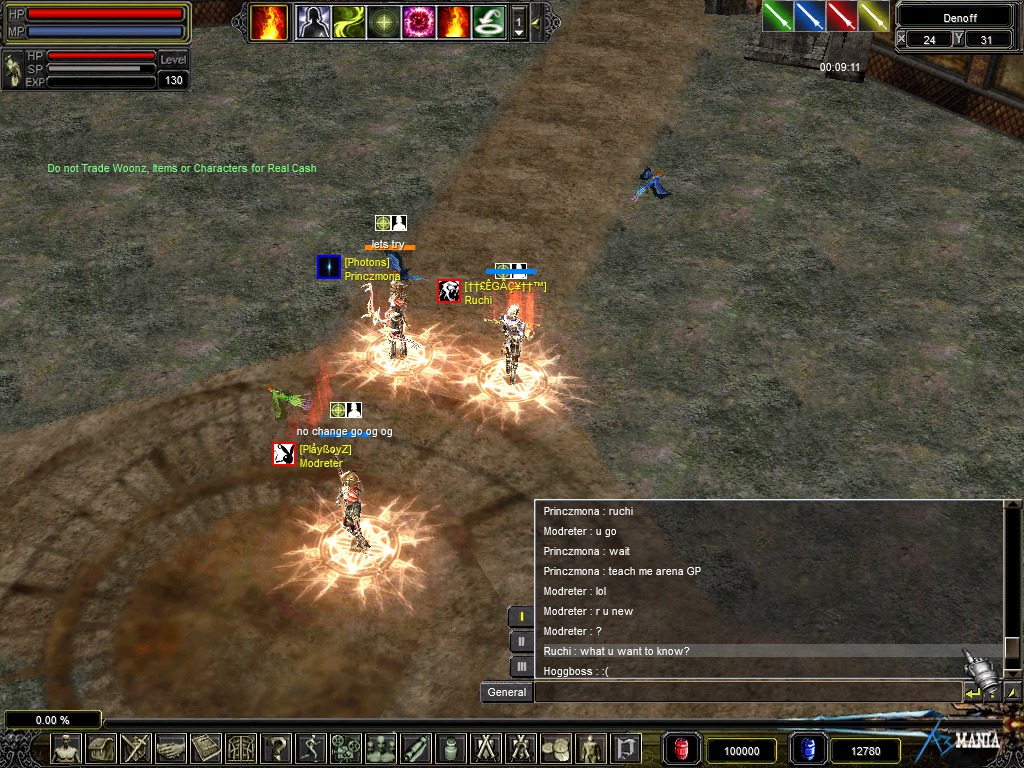Switch to chat tab III
The image size is (1024, 768).
[x=521, y=665]
